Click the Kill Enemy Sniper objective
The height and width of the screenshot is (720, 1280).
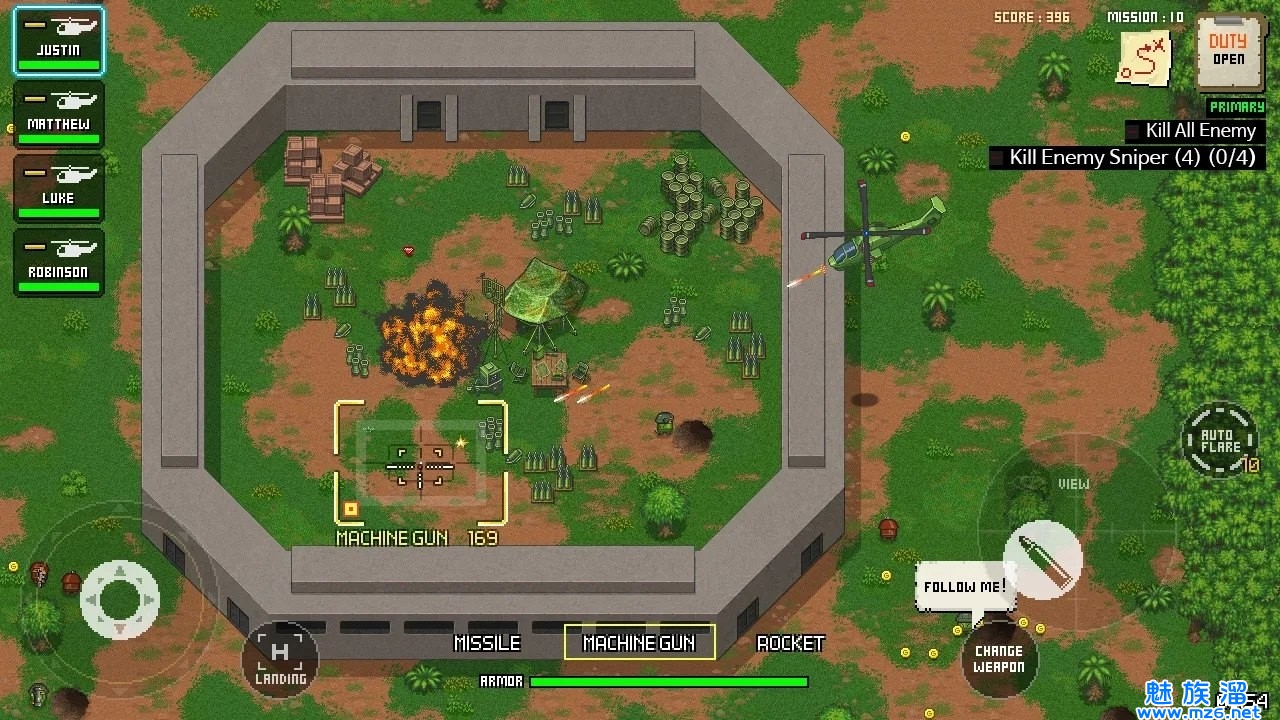click(x=1127, y=157)
